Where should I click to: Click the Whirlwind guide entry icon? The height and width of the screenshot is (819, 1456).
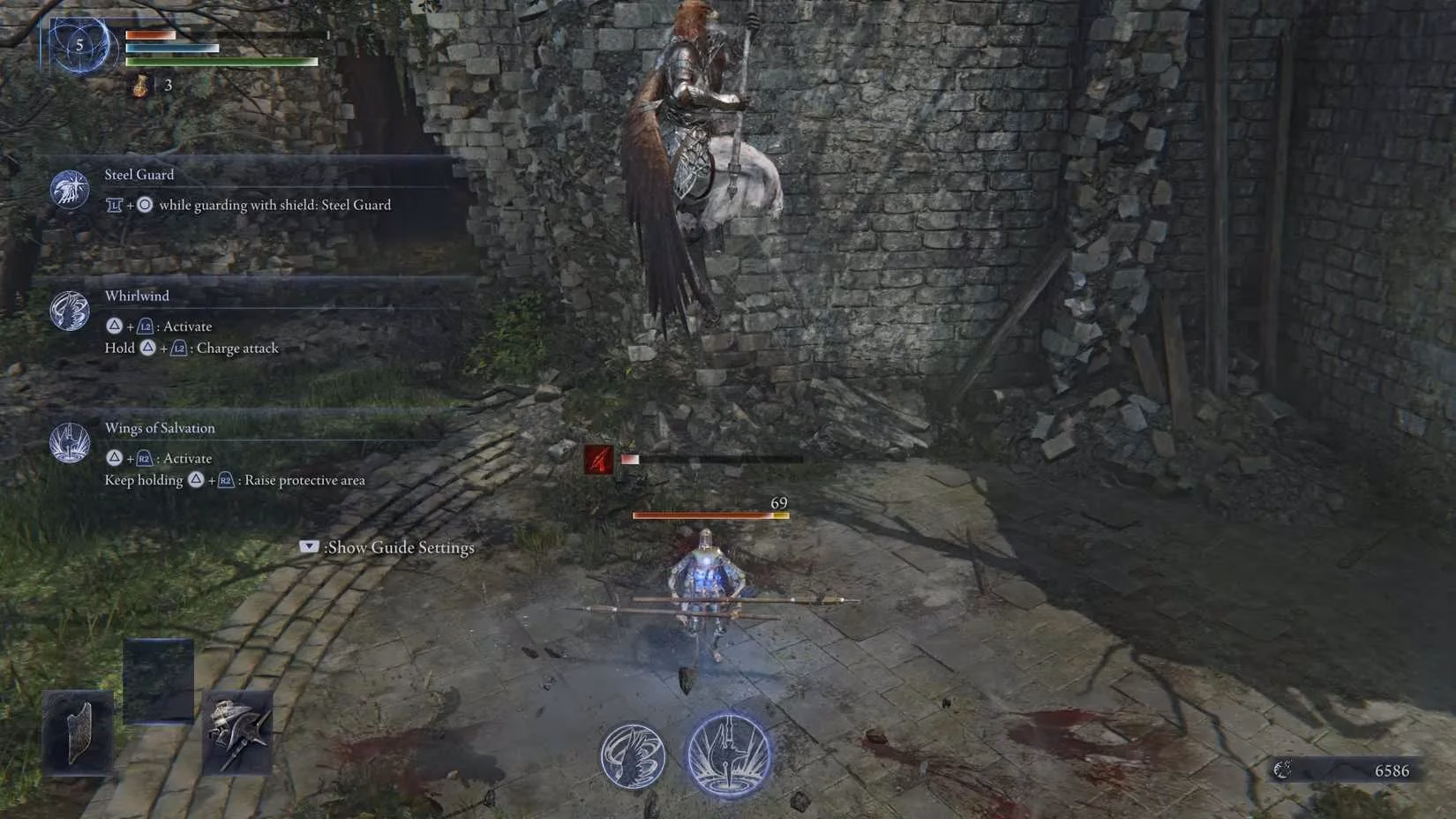70,311
